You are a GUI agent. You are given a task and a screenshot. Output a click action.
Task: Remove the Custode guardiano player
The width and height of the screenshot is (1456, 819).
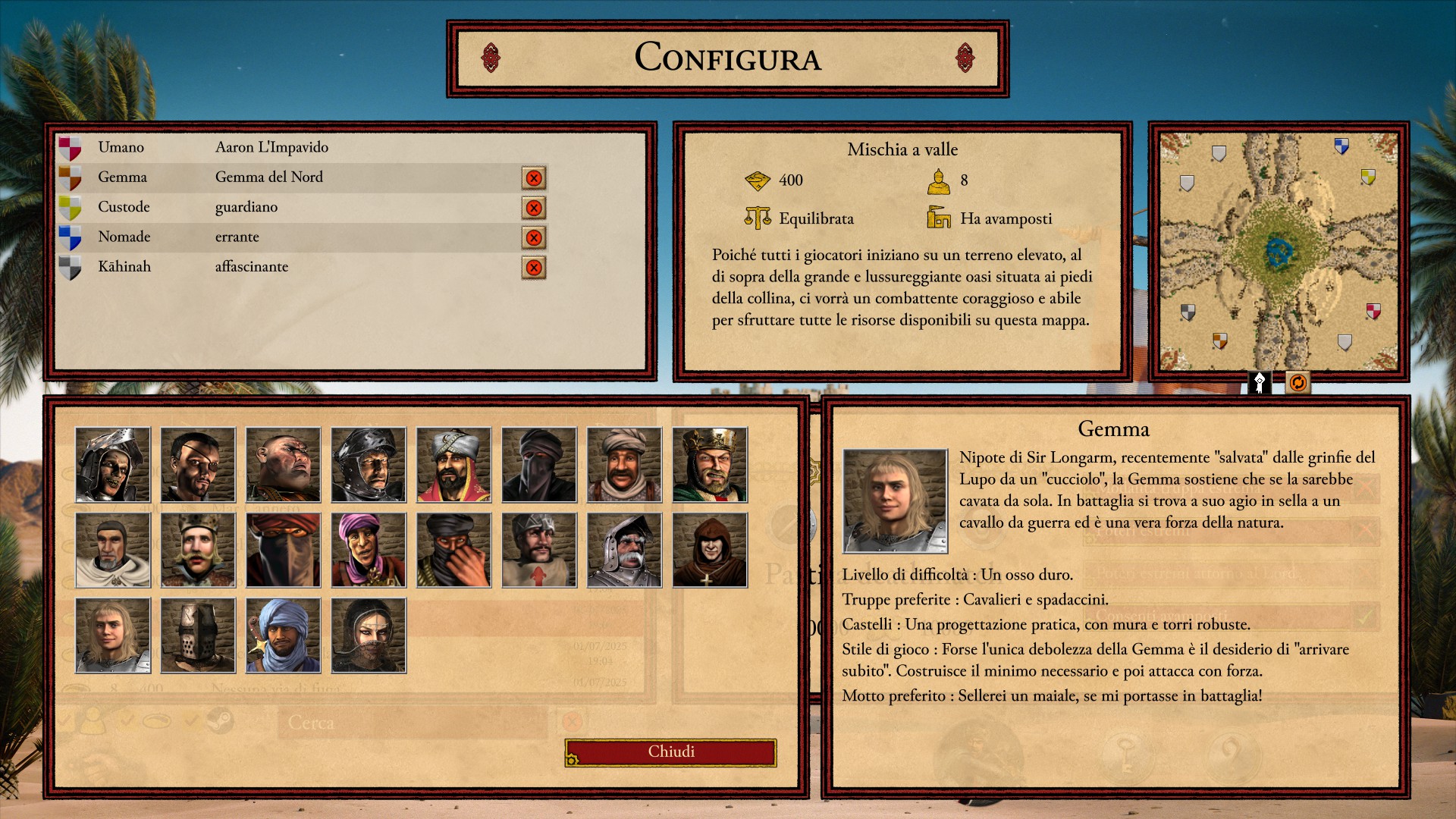[x=534, y=208]
